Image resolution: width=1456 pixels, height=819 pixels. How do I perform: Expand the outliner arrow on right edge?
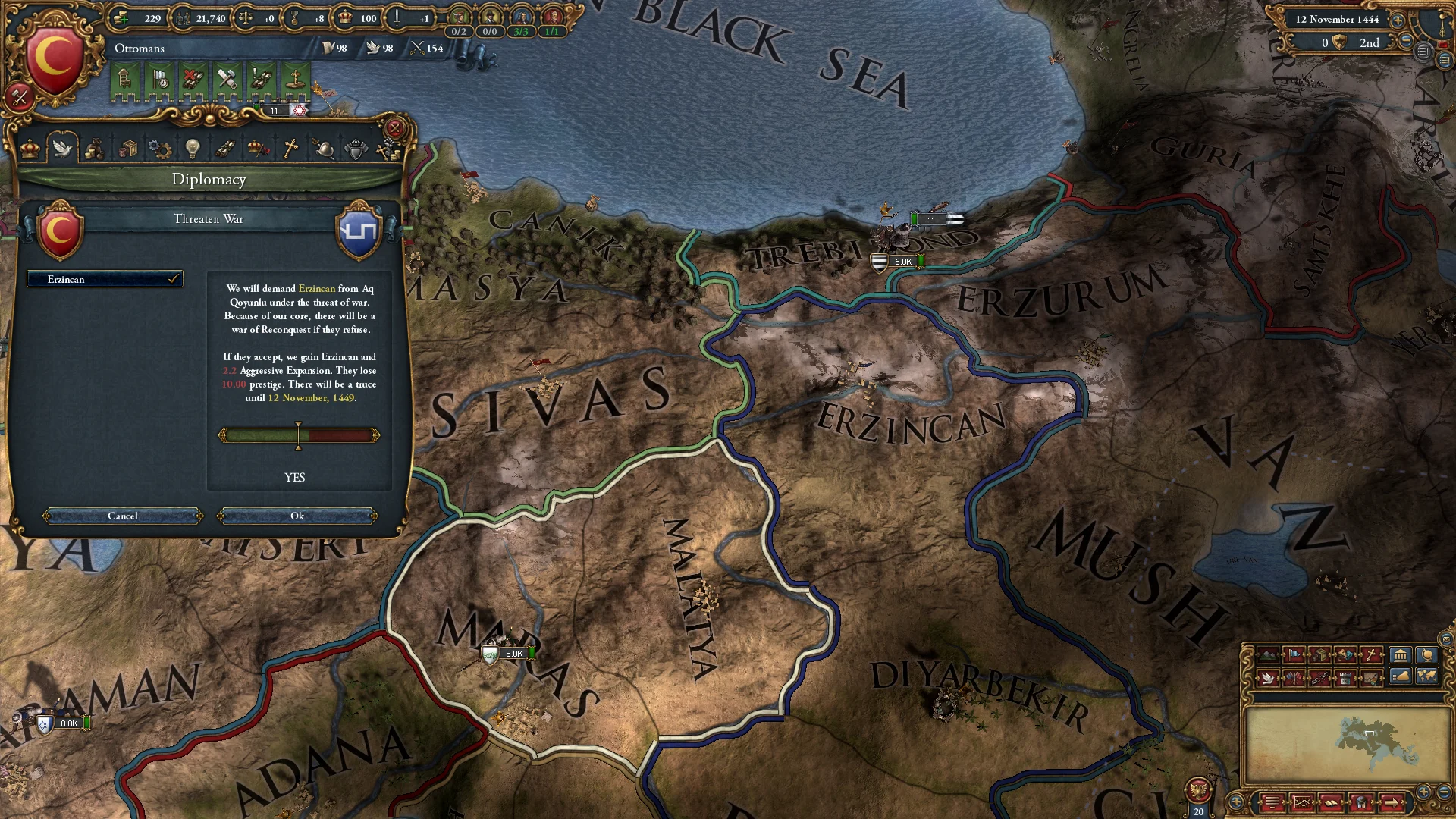pos(1444,61)
